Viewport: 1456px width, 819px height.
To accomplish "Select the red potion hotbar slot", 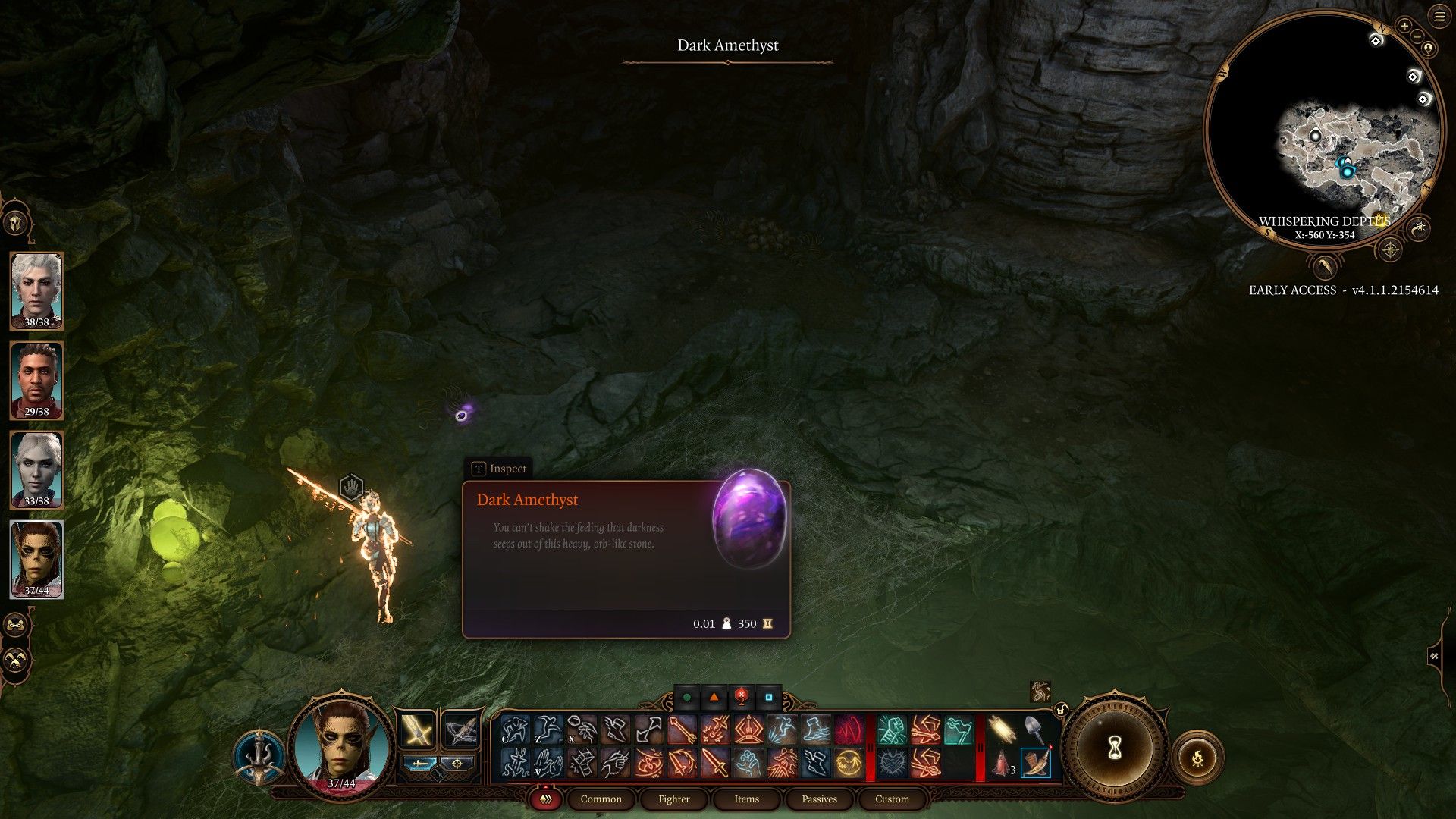I will pyautogui.click(x=1002, y=763).
